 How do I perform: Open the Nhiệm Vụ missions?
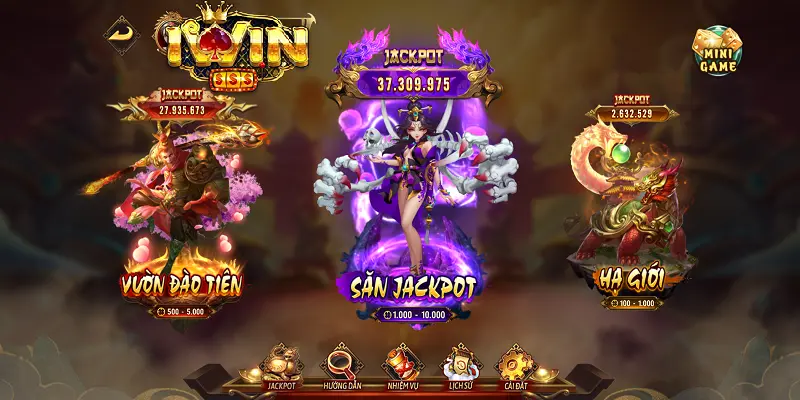[x=402, y=366]
